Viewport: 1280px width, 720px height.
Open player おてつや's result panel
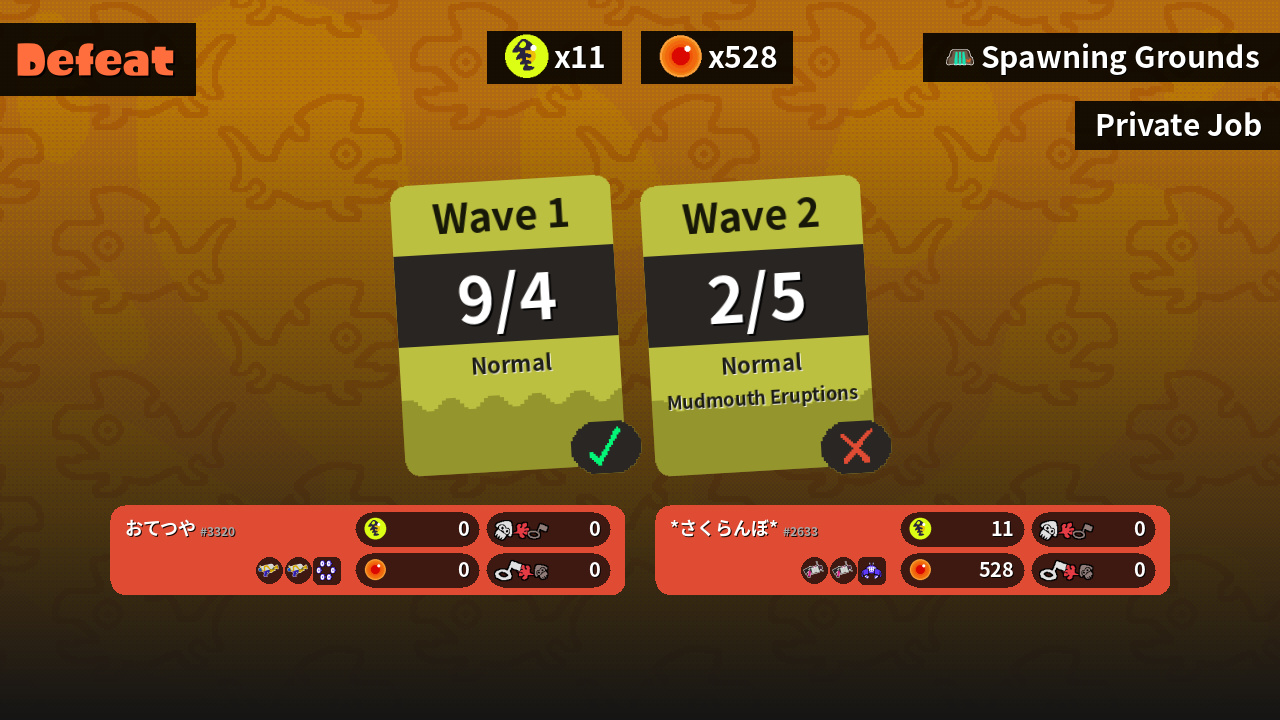tap(367, 550)
